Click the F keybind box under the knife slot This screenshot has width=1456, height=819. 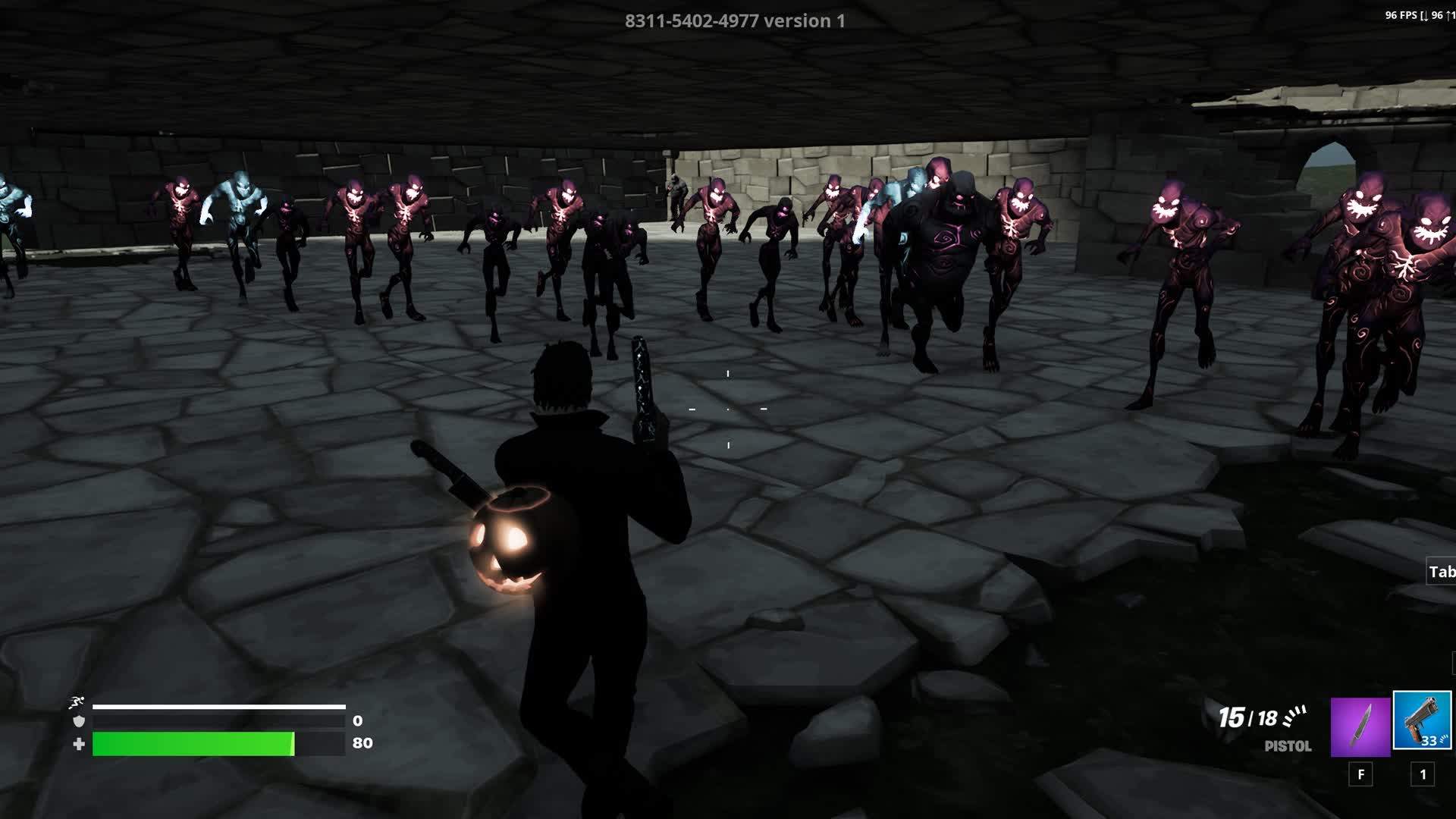click(1360, 776)
